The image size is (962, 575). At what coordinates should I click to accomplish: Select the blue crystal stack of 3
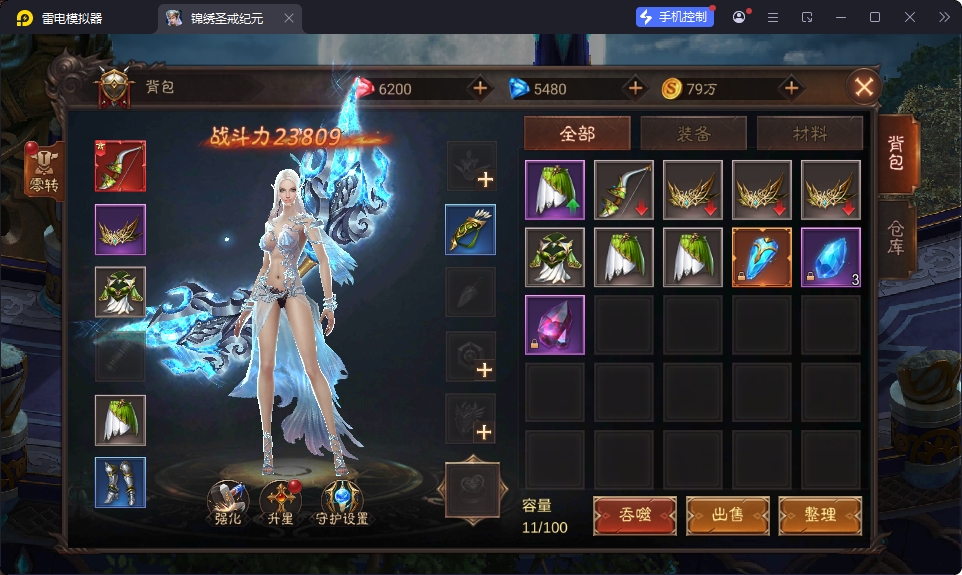(830, 257)
